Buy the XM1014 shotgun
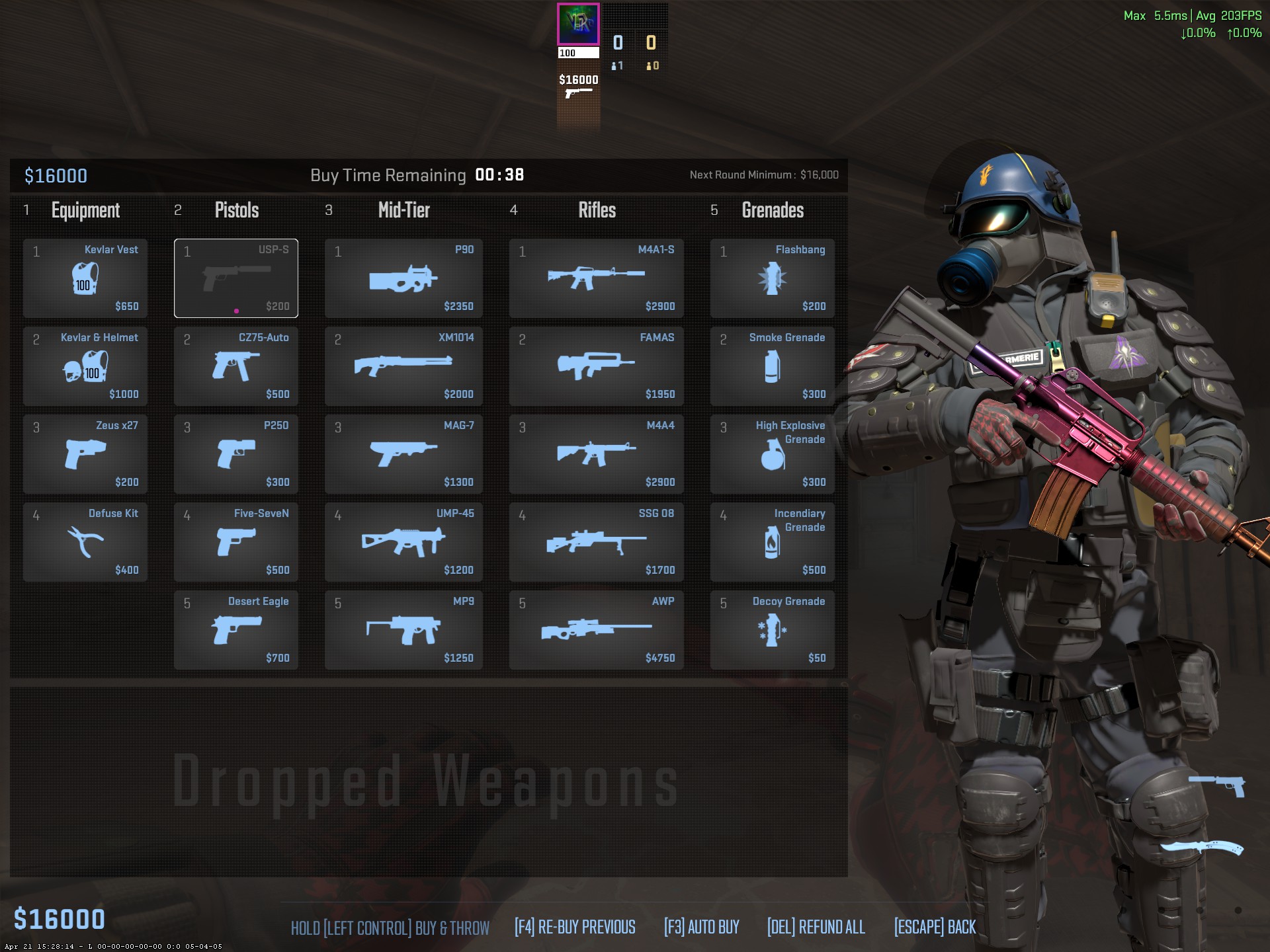The width and height of the screenshot is (1270, 952). point(403,366)
